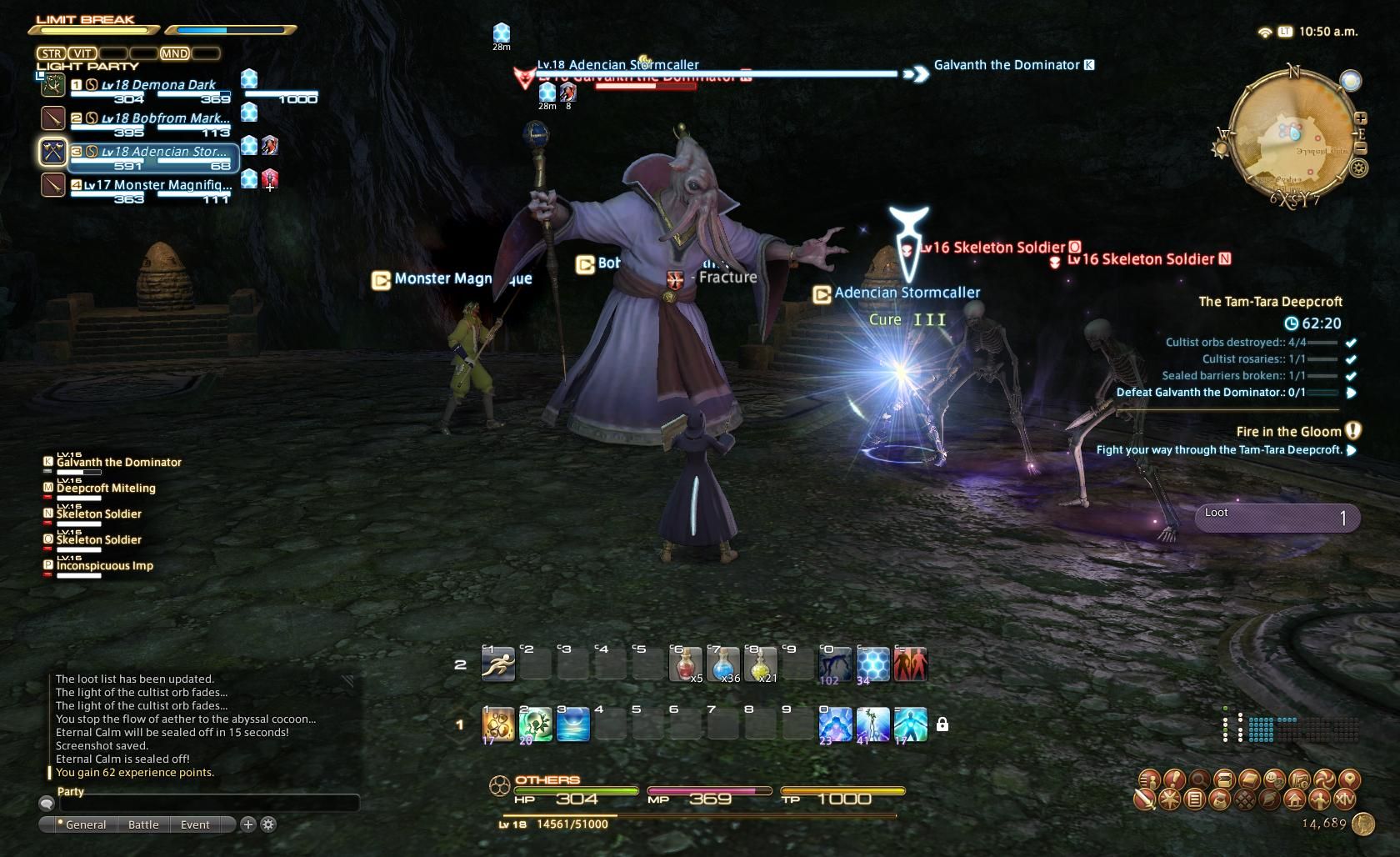Switch to the Event chat tab

click(195, 824)
